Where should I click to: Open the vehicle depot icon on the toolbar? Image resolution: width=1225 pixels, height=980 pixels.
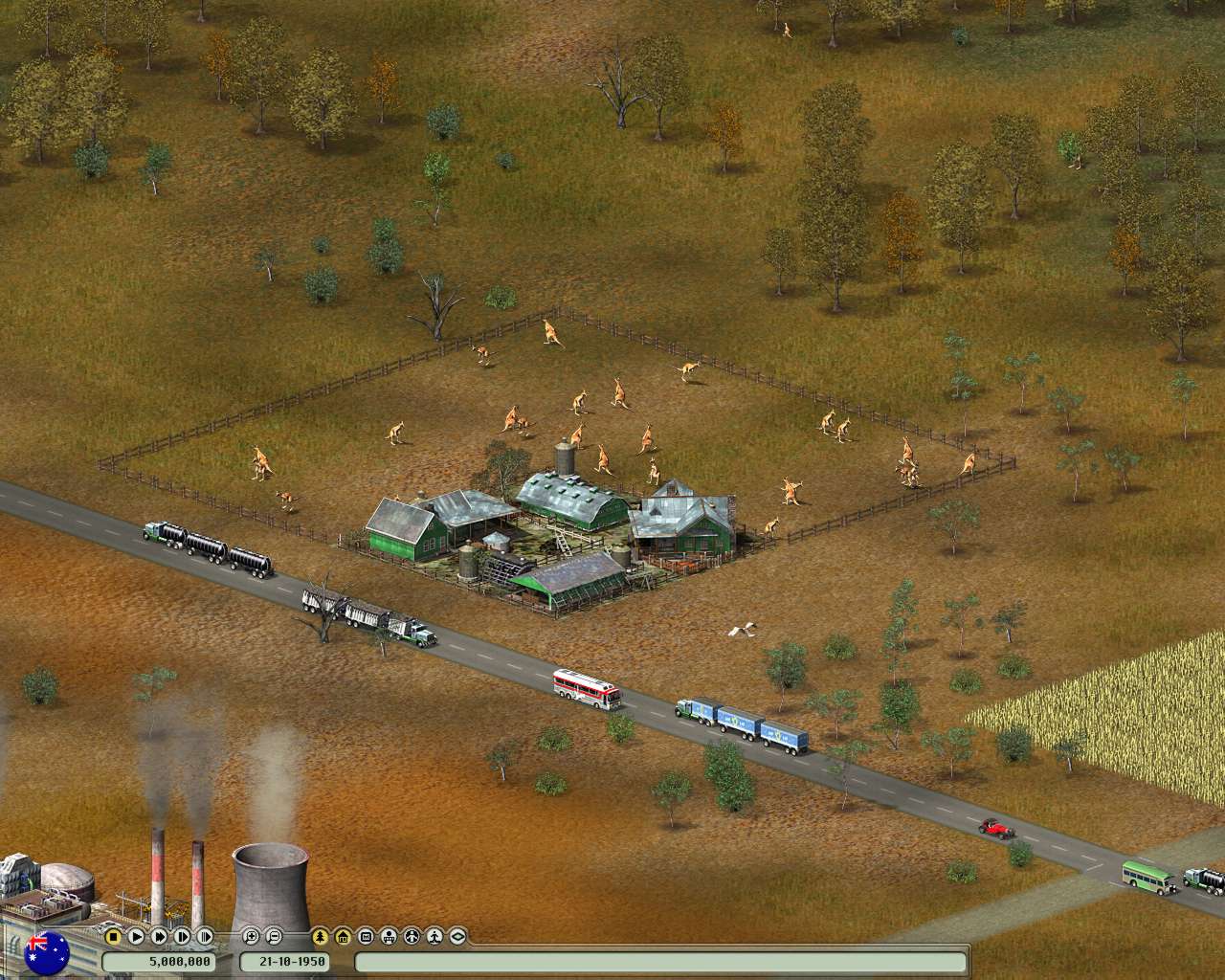390,937
